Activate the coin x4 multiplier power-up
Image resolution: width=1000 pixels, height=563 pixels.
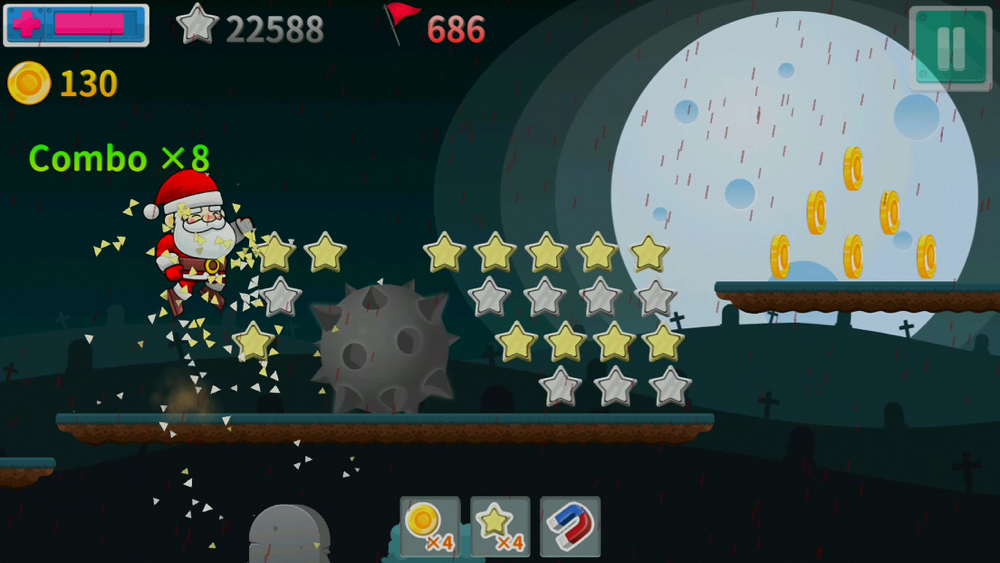[x=430, y=526]
